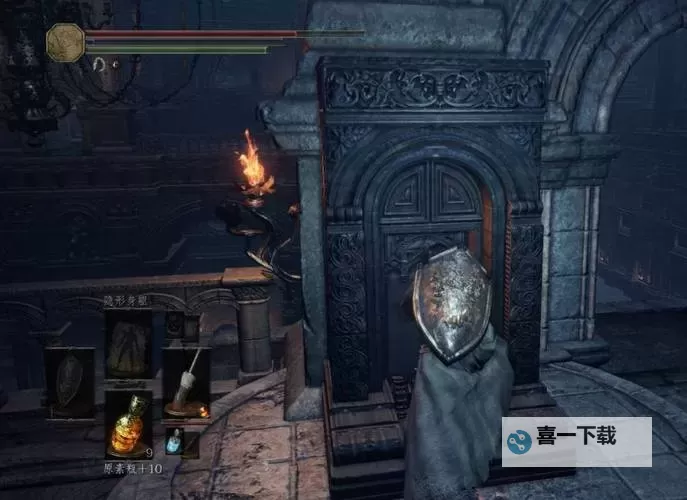Screen dimensions: 687x500
Task: Select the small blue Ashen Estus flask
Action: pos(174,440)
